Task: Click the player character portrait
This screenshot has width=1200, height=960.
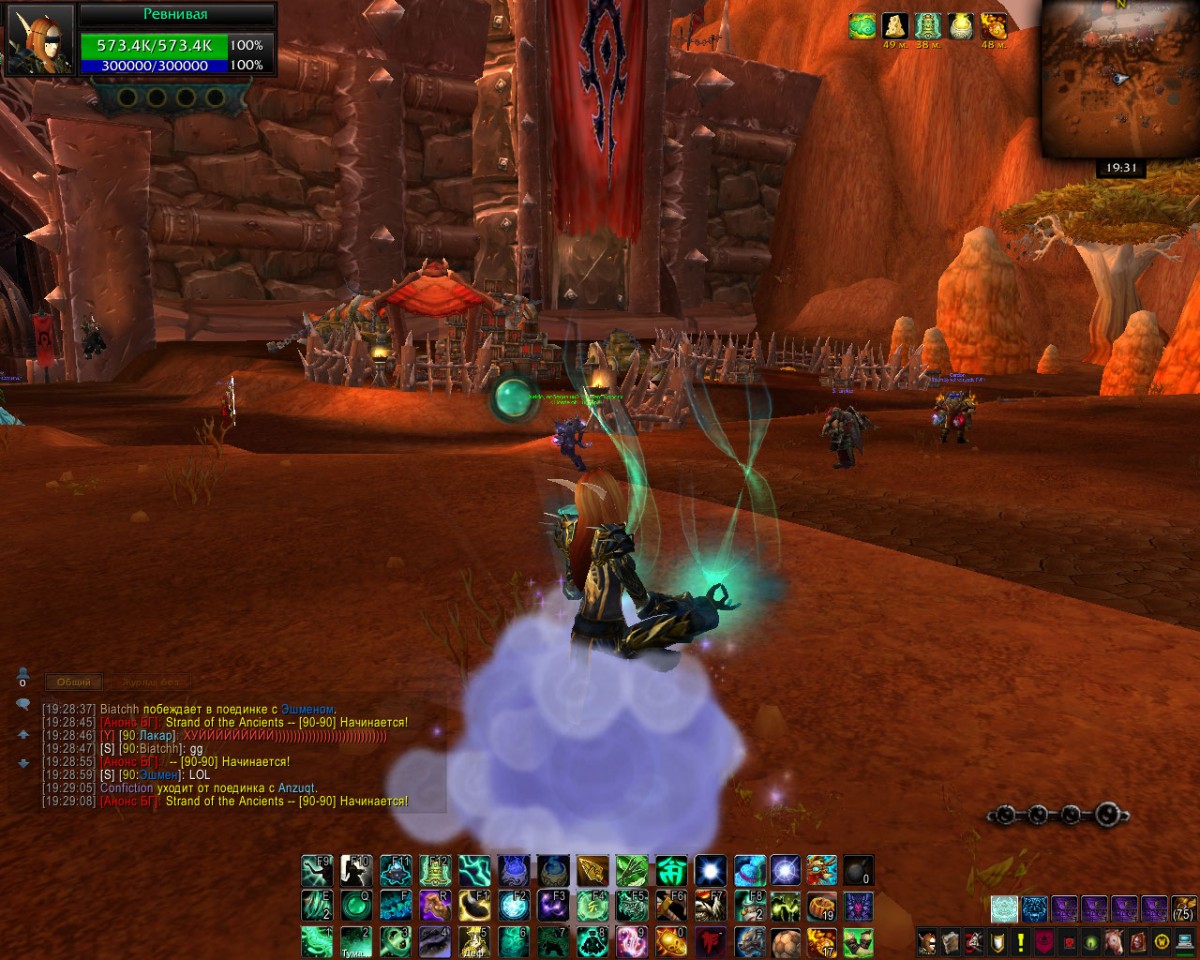Action: tap(41, 40)
